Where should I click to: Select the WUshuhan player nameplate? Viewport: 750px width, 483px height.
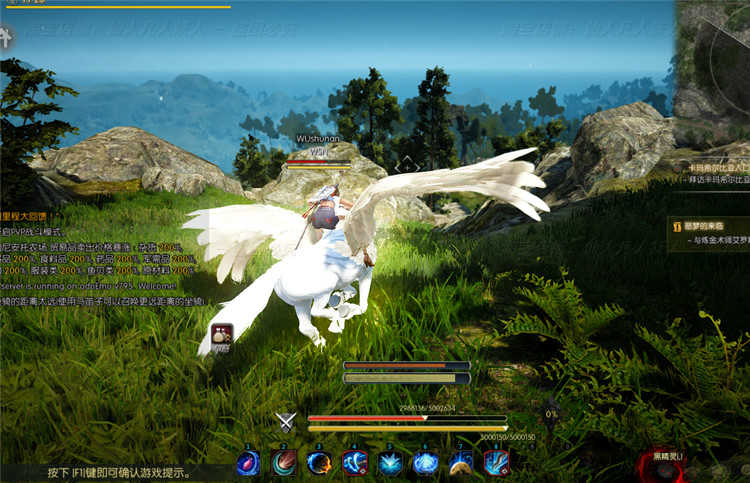(x=318, y=139)
